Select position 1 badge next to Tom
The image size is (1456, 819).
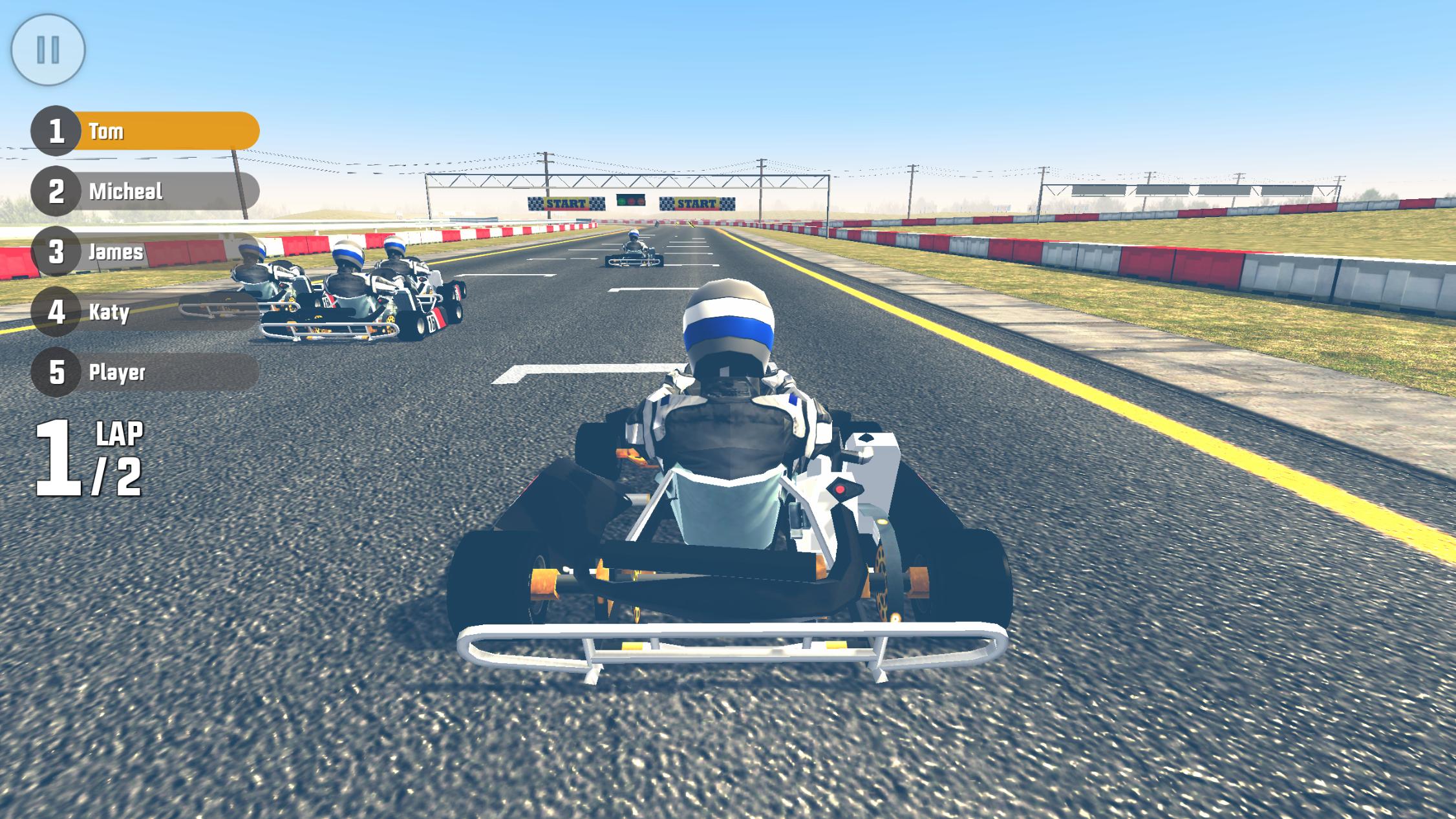[x=57, y=131]
